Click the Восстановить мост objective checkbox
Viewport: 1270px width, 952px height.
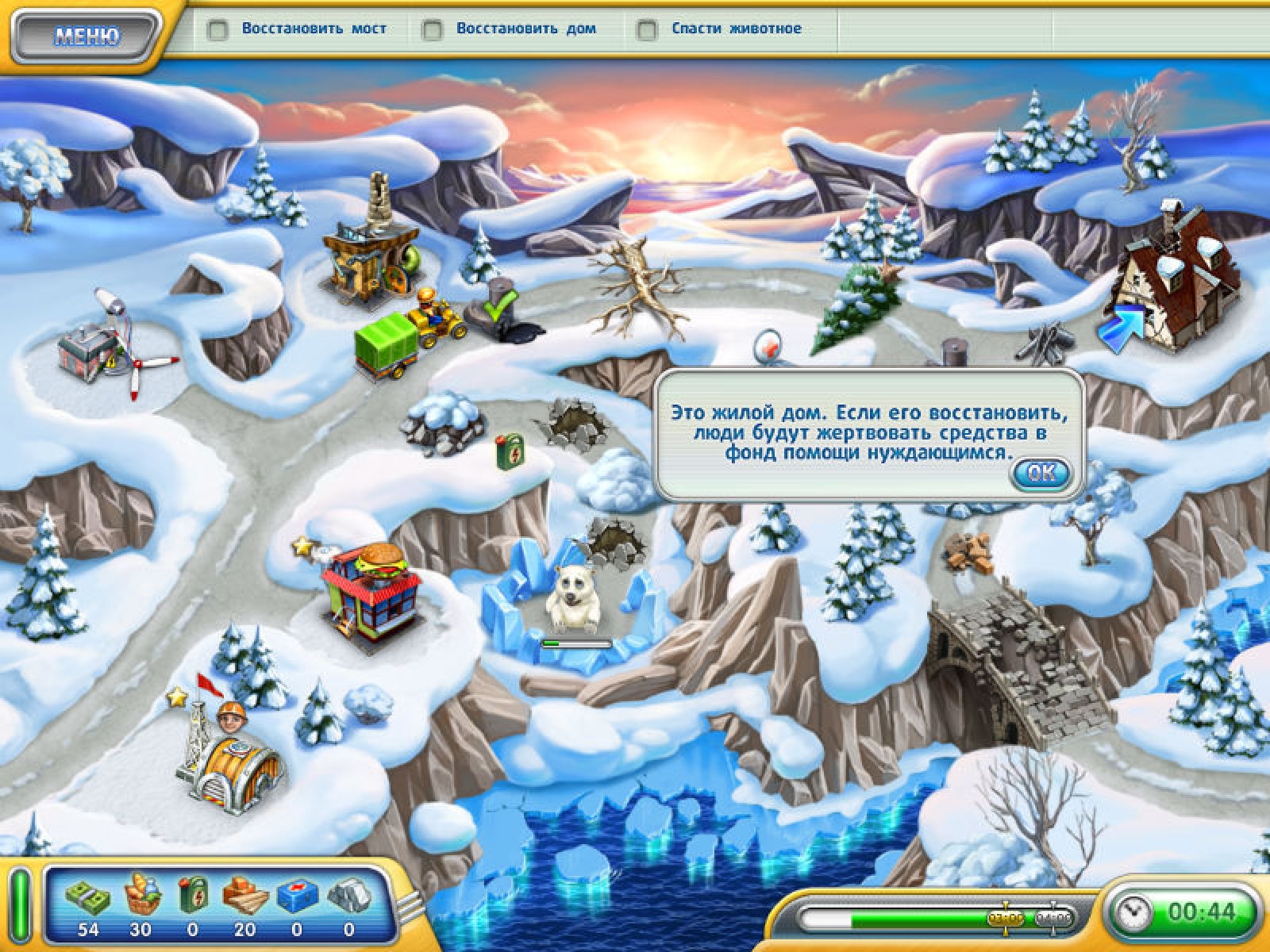[x=217, y=30]
